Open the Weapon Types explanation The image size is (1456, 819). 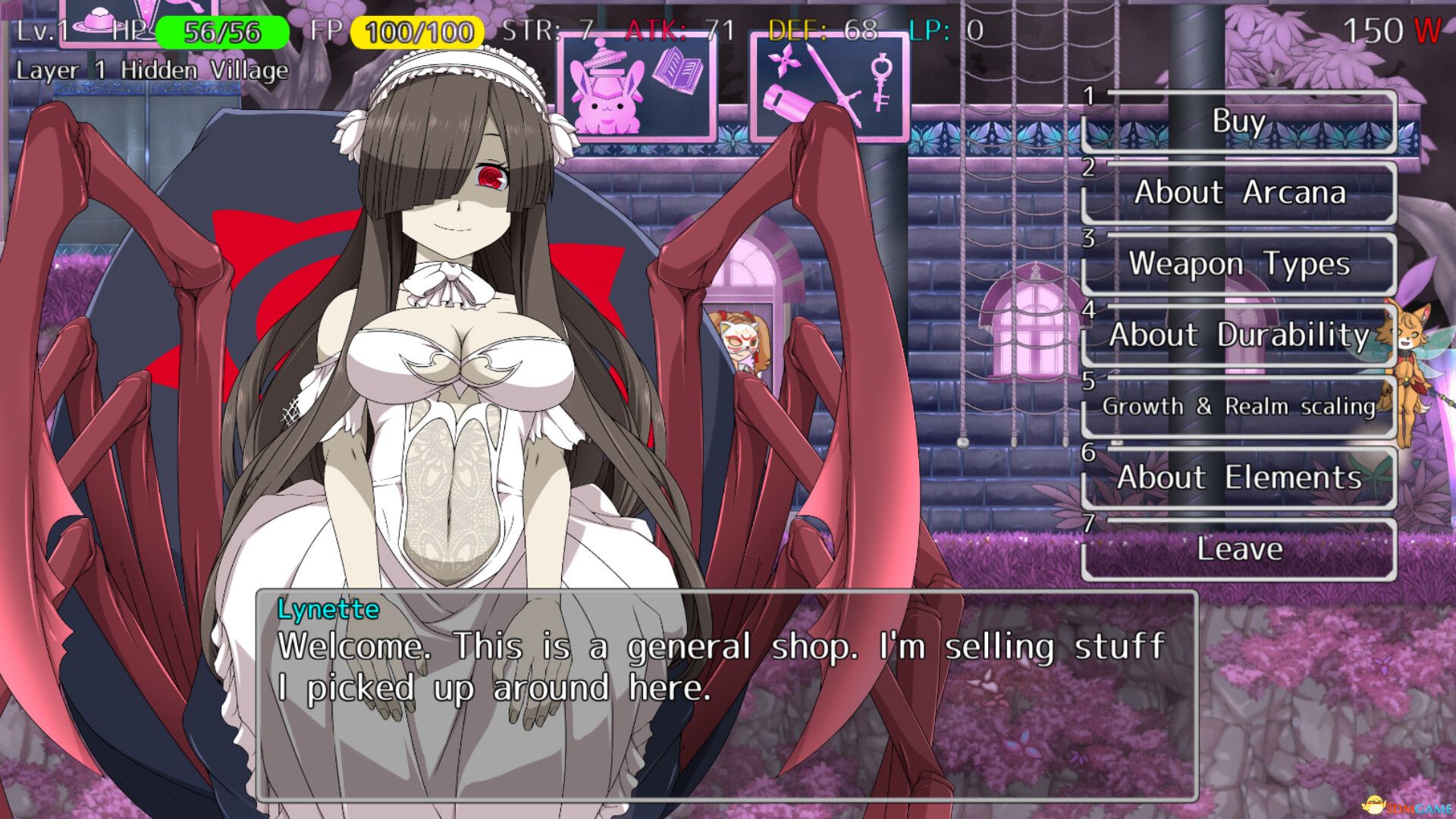coord(1239,264)
